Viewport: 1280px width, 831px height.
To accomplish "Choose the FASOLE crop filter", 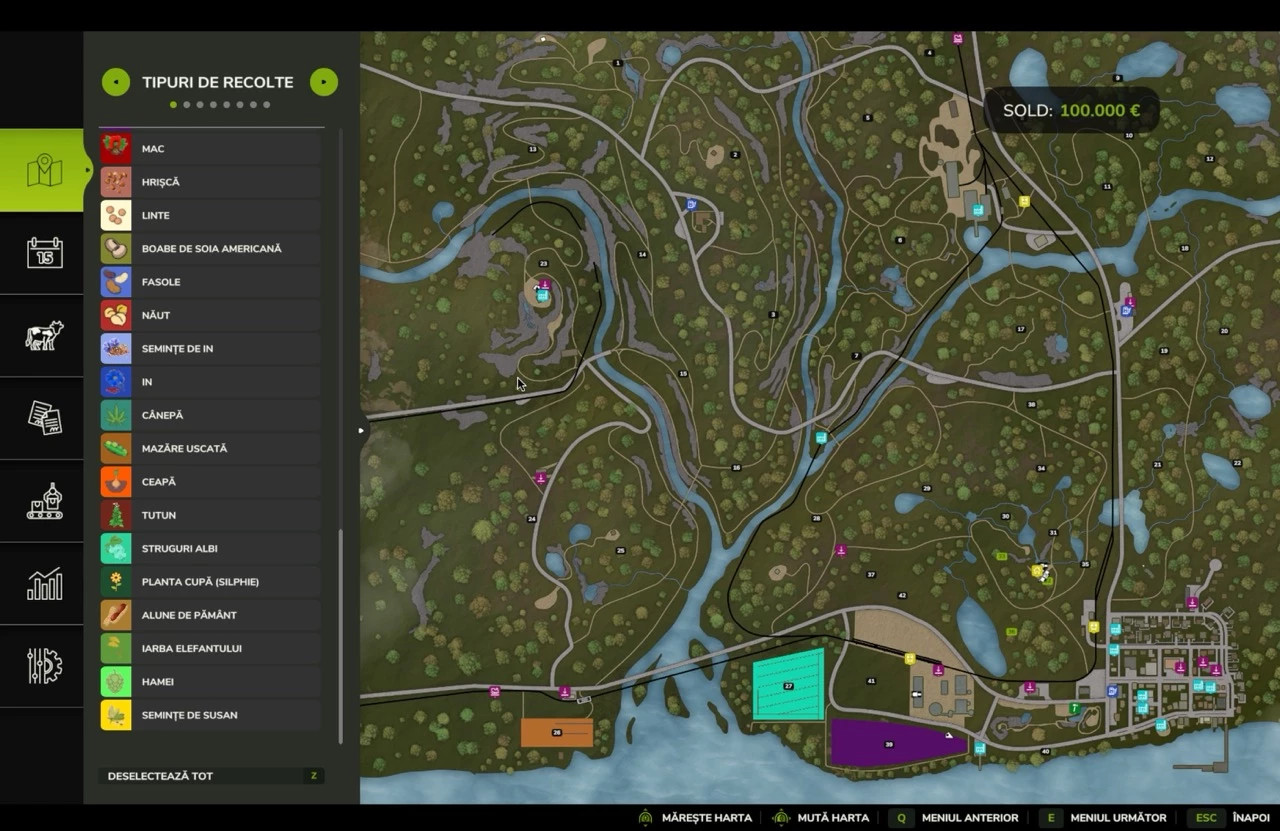I will [210, 282].
